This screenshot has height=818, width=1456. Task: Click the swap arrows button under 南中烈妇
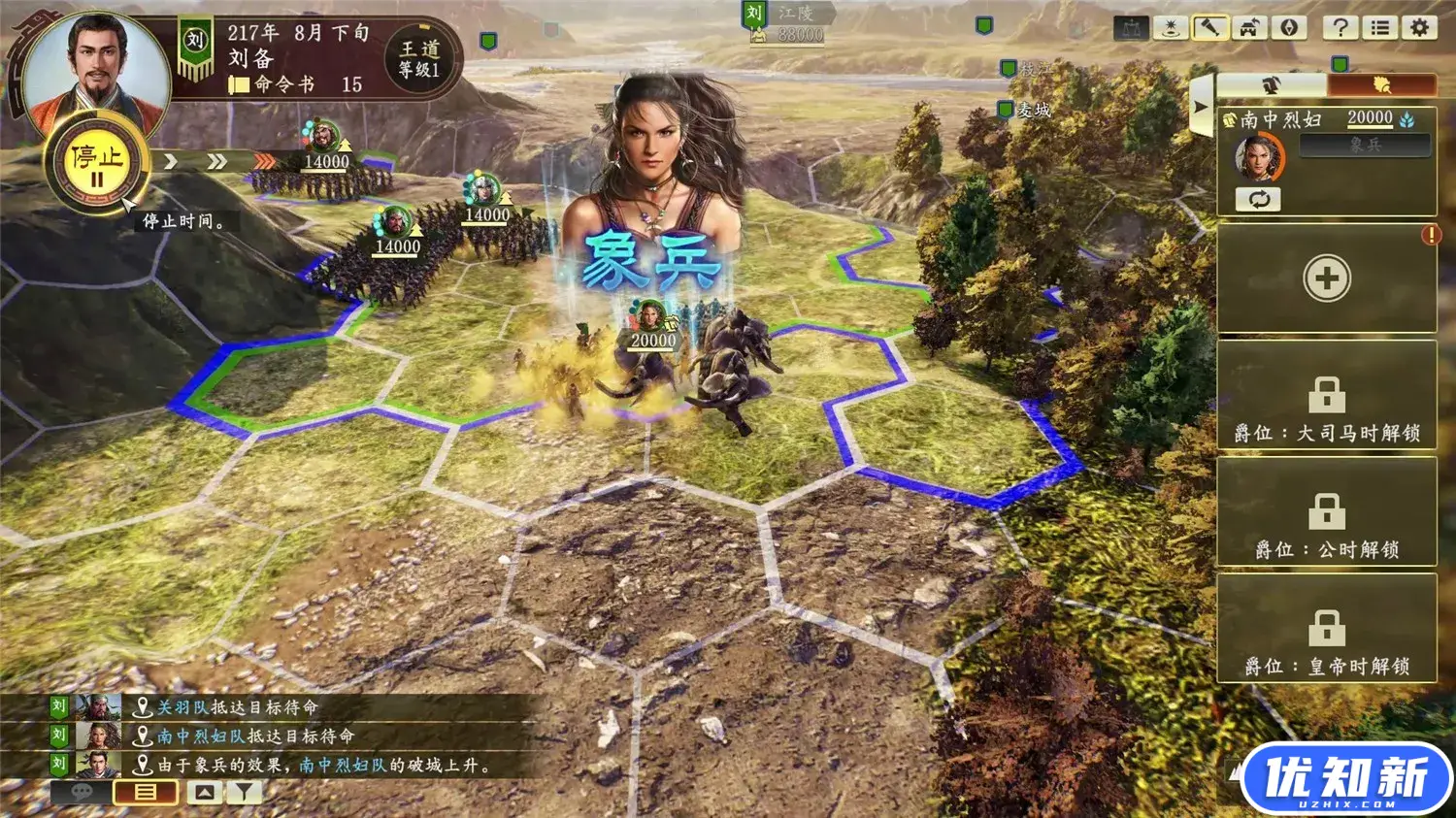pyautogui.click(x=1258, y=200)
